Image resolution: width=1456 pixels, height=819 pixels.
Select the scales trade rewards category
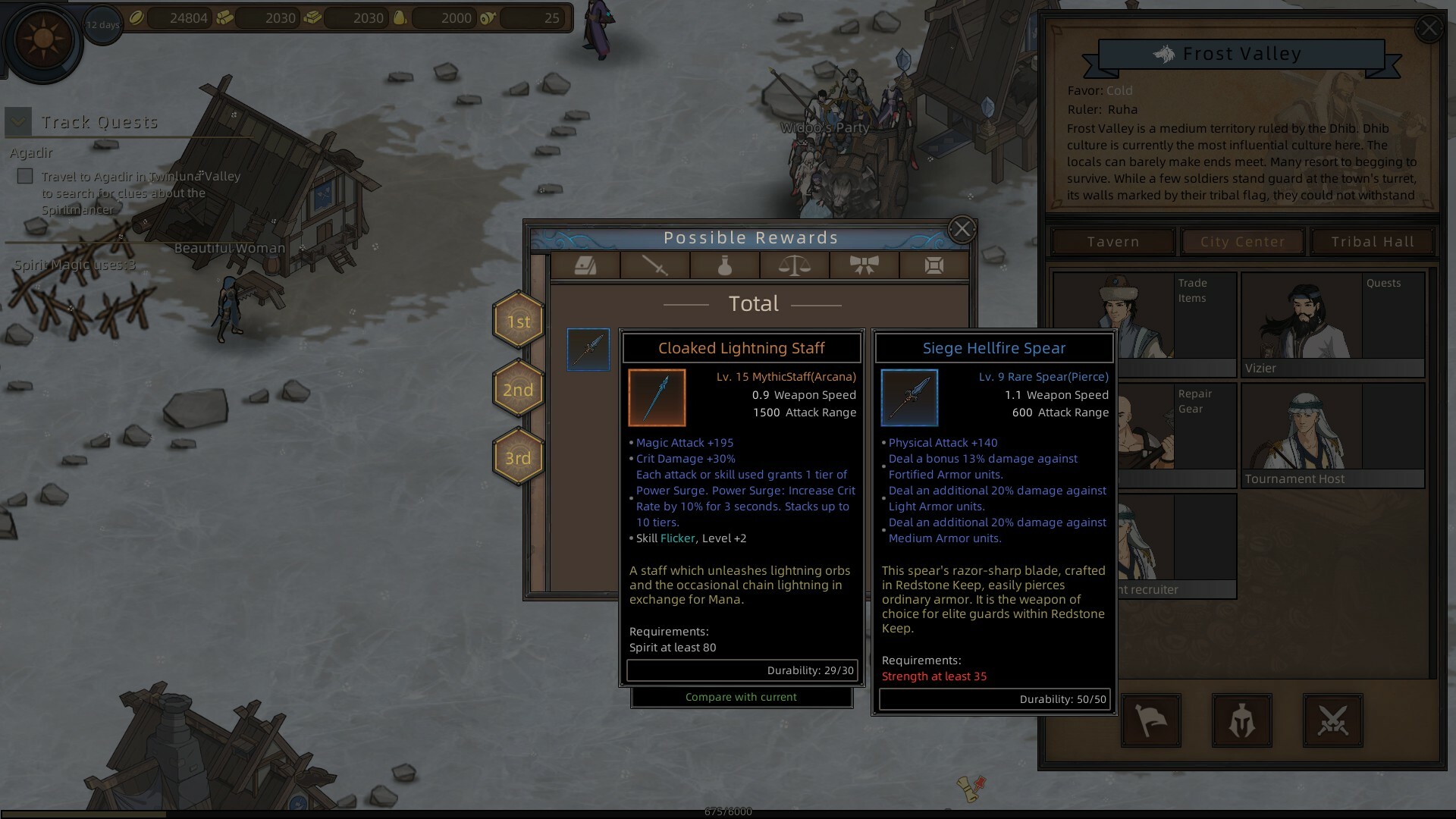click(794, 266)
